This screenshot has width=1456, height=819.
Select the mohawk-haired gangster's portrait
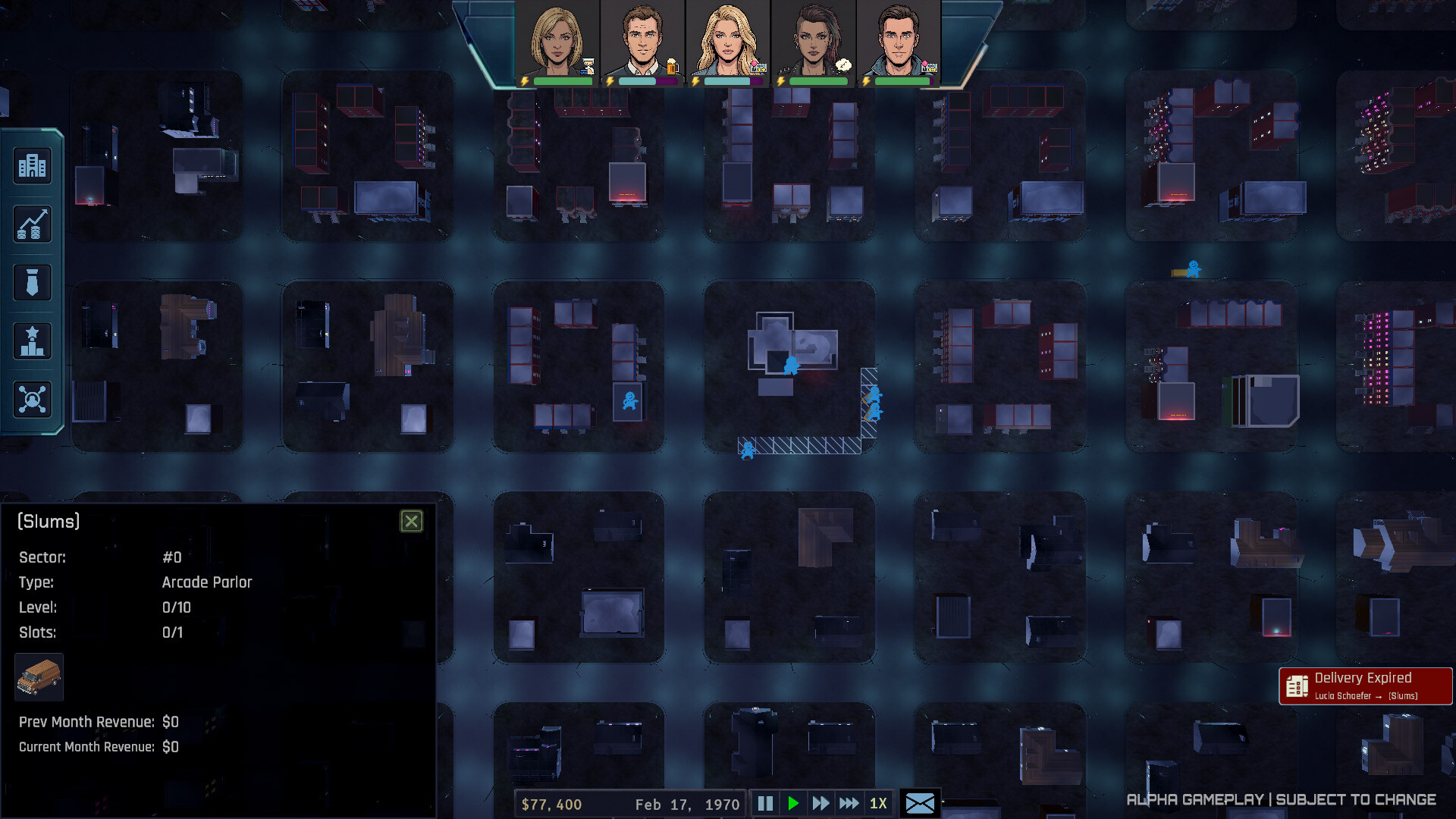[815, 38]
